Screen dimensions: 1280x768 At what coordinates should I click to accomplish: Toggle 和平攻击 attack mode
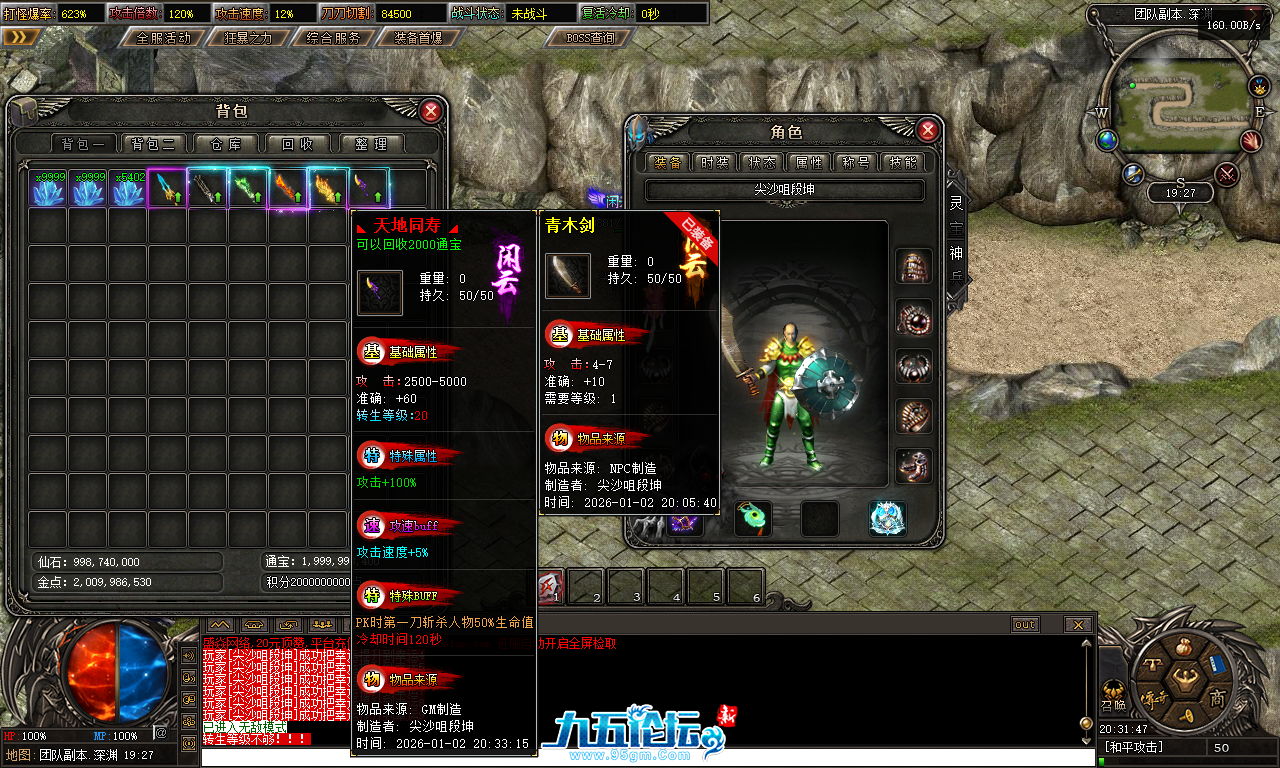coord(1135,744)
